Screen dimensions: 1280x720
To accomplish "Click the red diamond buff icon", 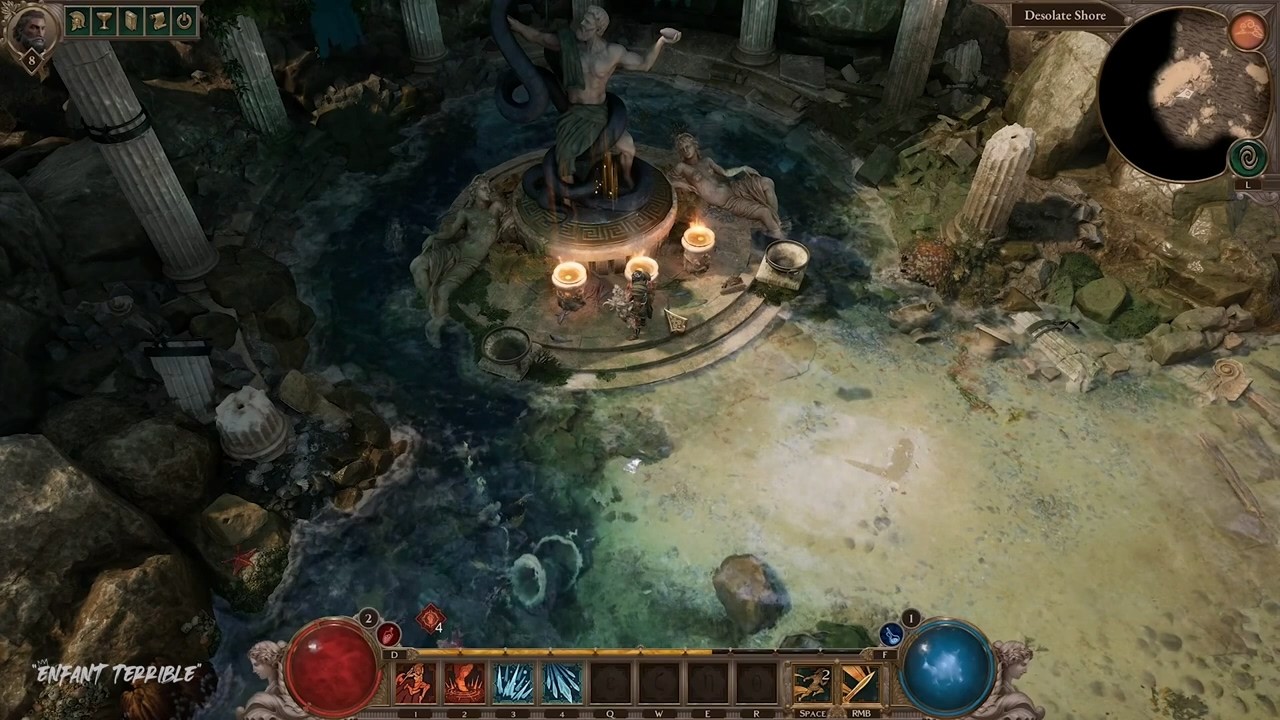I will click(x=431, y=619).
